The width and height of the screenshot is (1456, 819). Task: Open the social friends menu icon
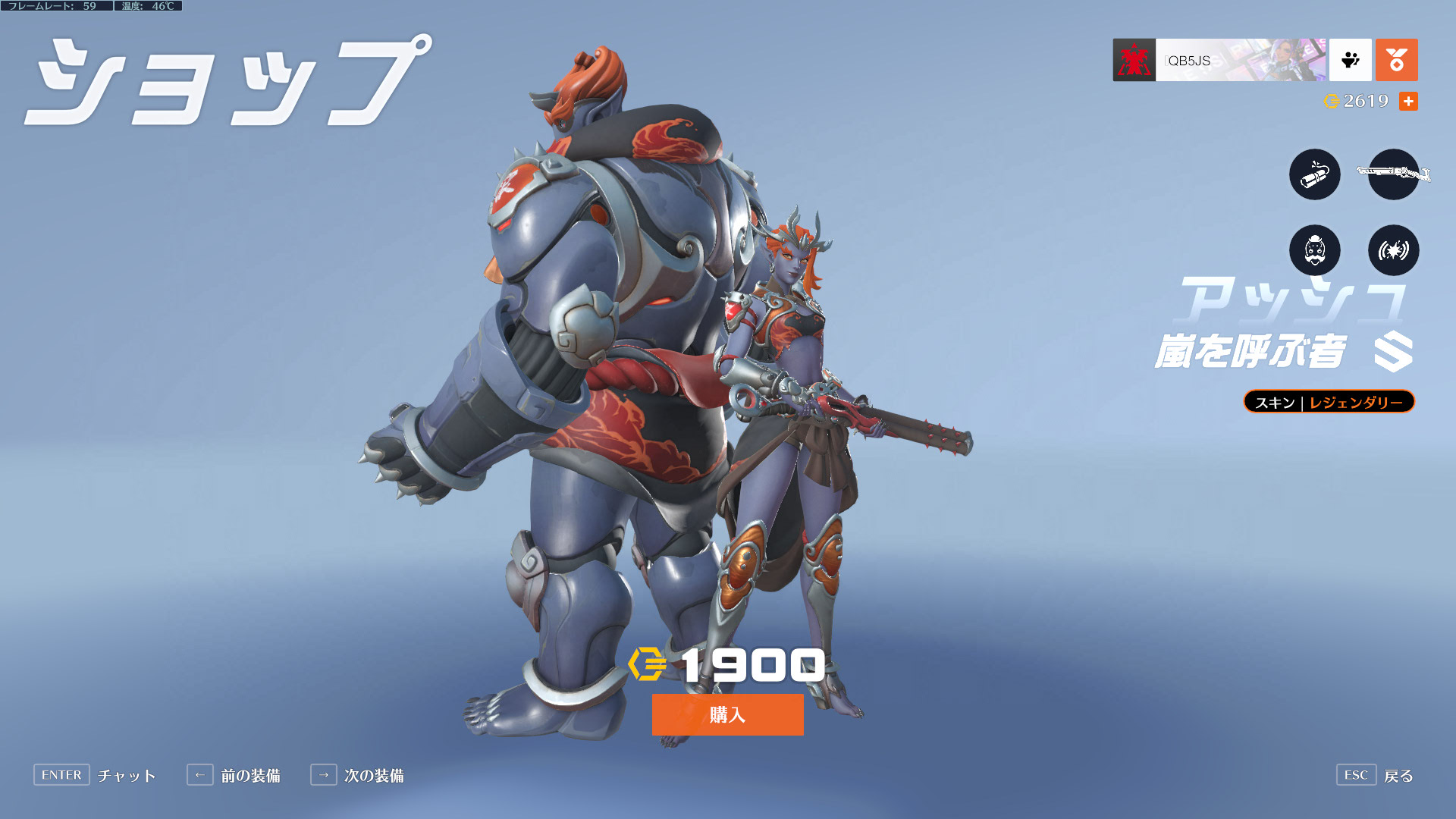coord(1350,60)
